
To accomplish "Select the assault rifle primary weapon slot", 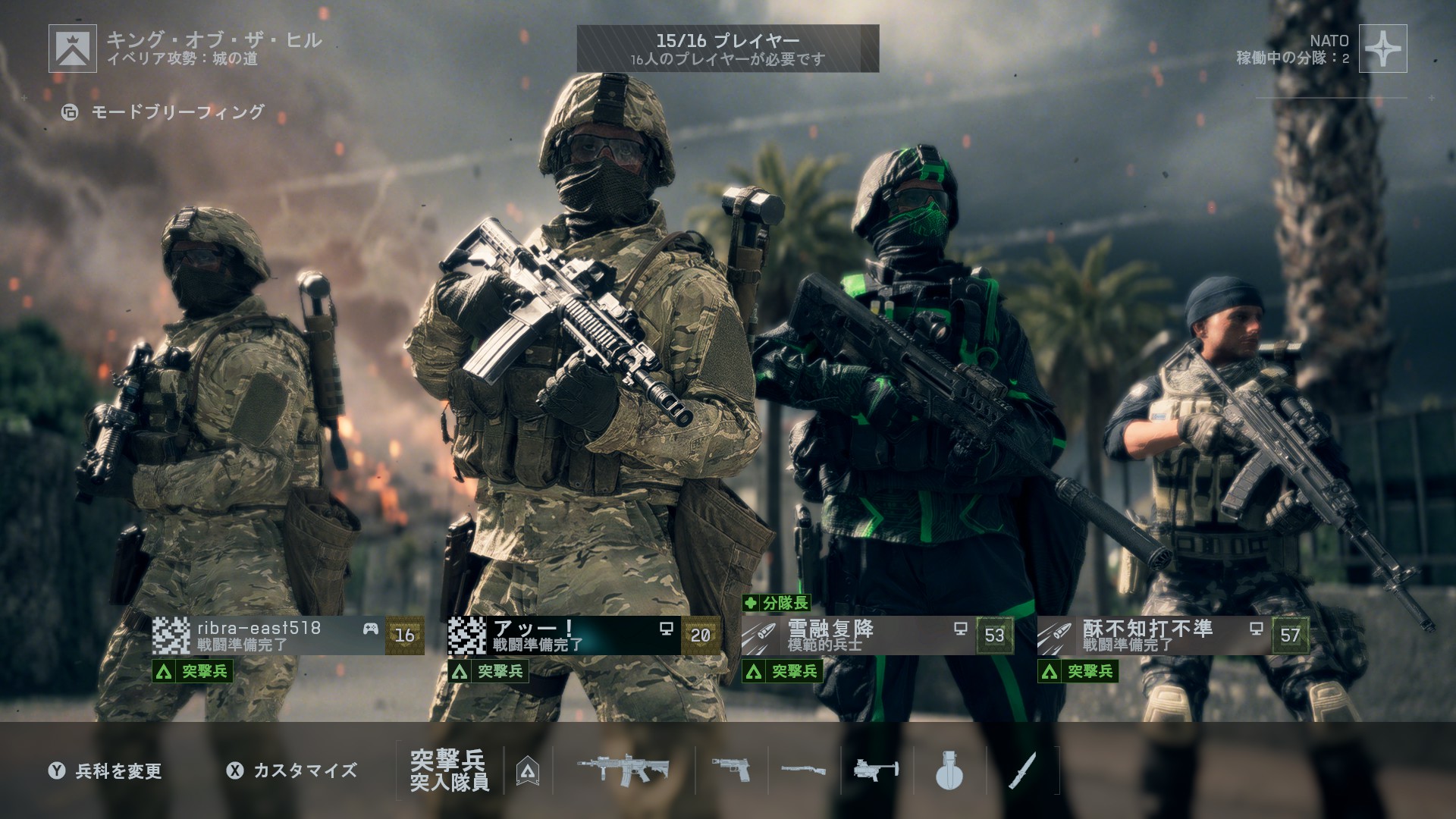I will 623,770.
